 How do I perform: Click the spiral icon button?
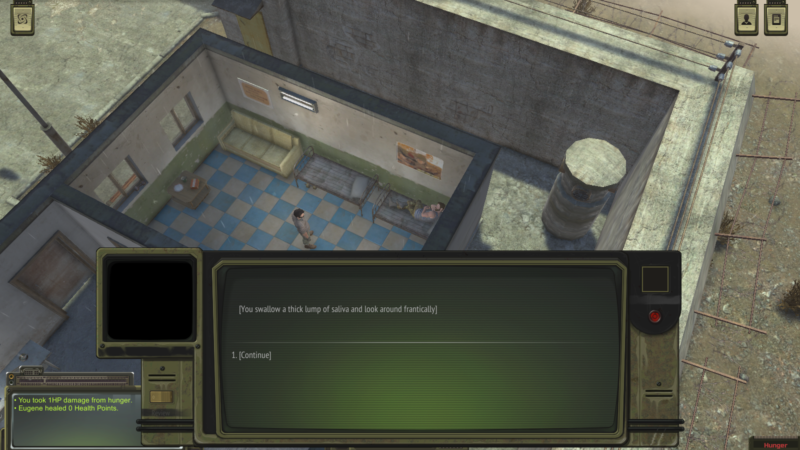click(23, 20)
